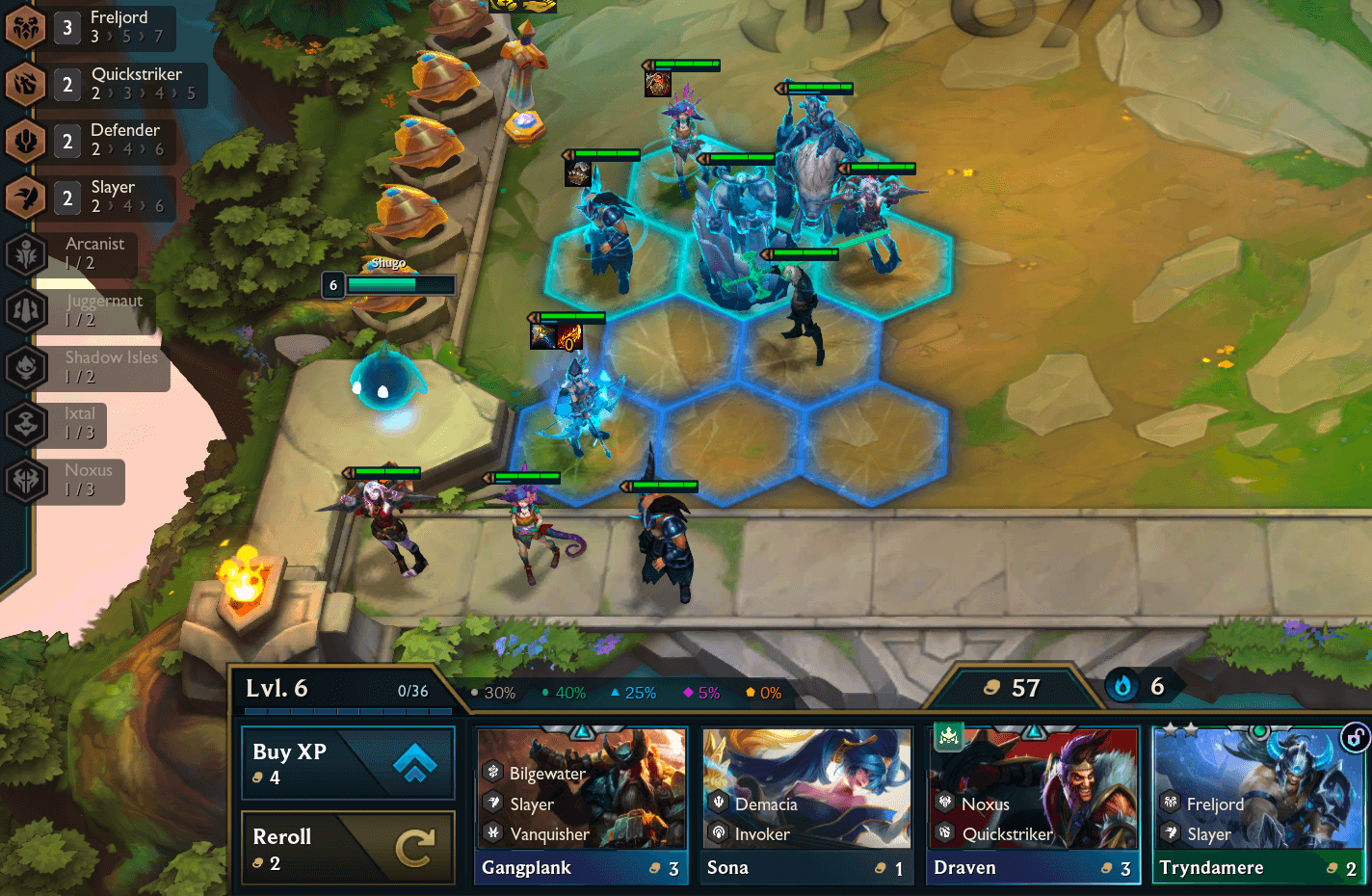Open the Juggernaut trait panel entry
Viewport: 1372px width, 896px height.
[x=26, y=311]
